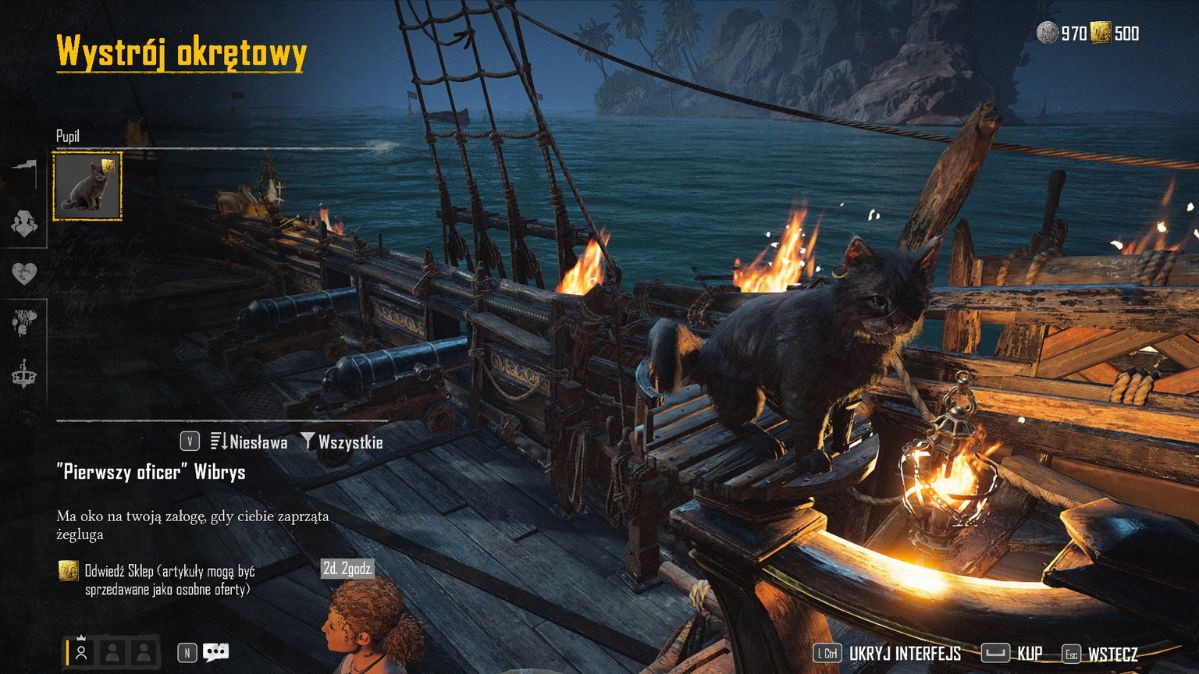
Task: Select the grey cat pet thumbnail
Action: [87, 186]
